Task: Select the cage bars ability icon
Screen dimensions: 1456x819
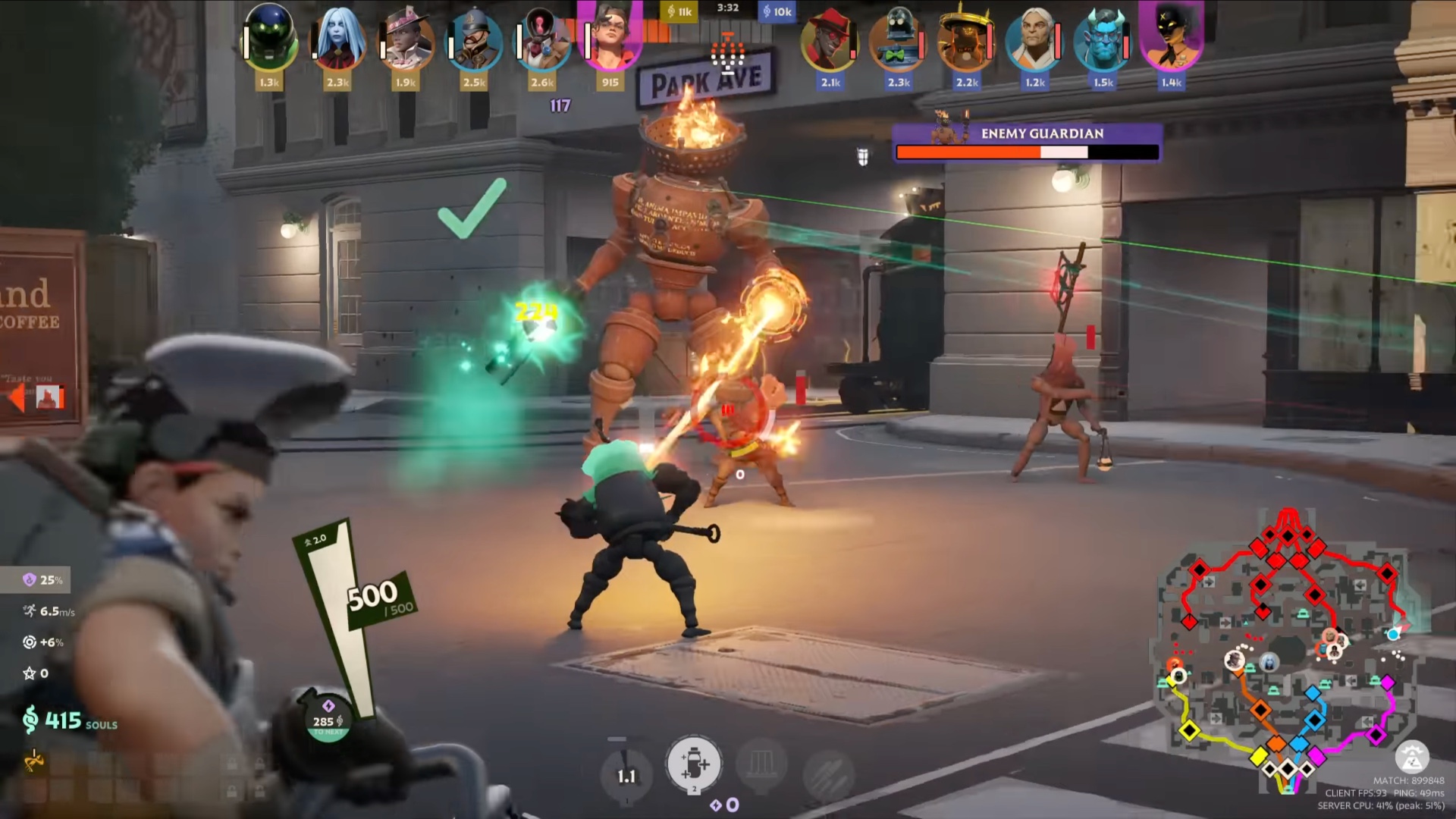Action: pos(761,766)
